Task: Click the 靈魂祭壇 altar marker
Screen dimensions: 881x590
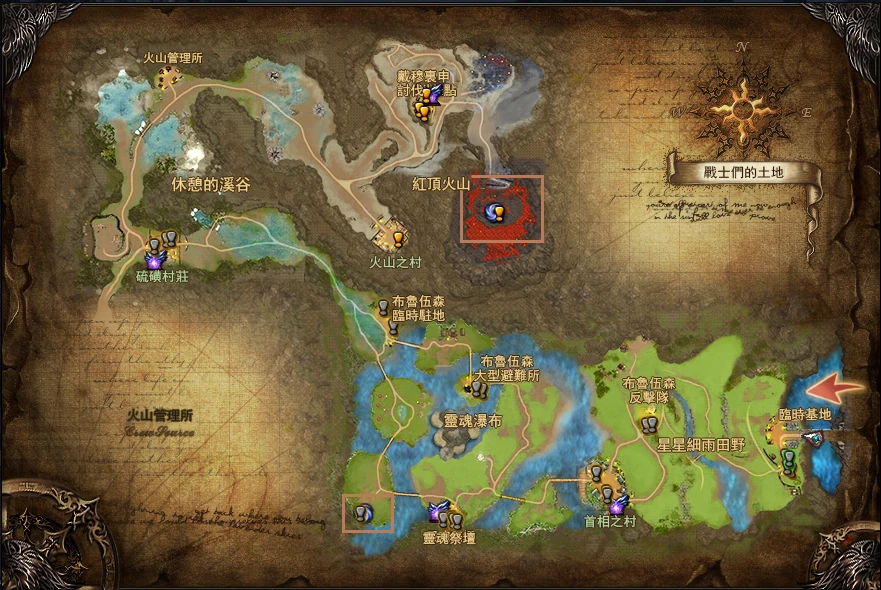Action: [447, 515]
